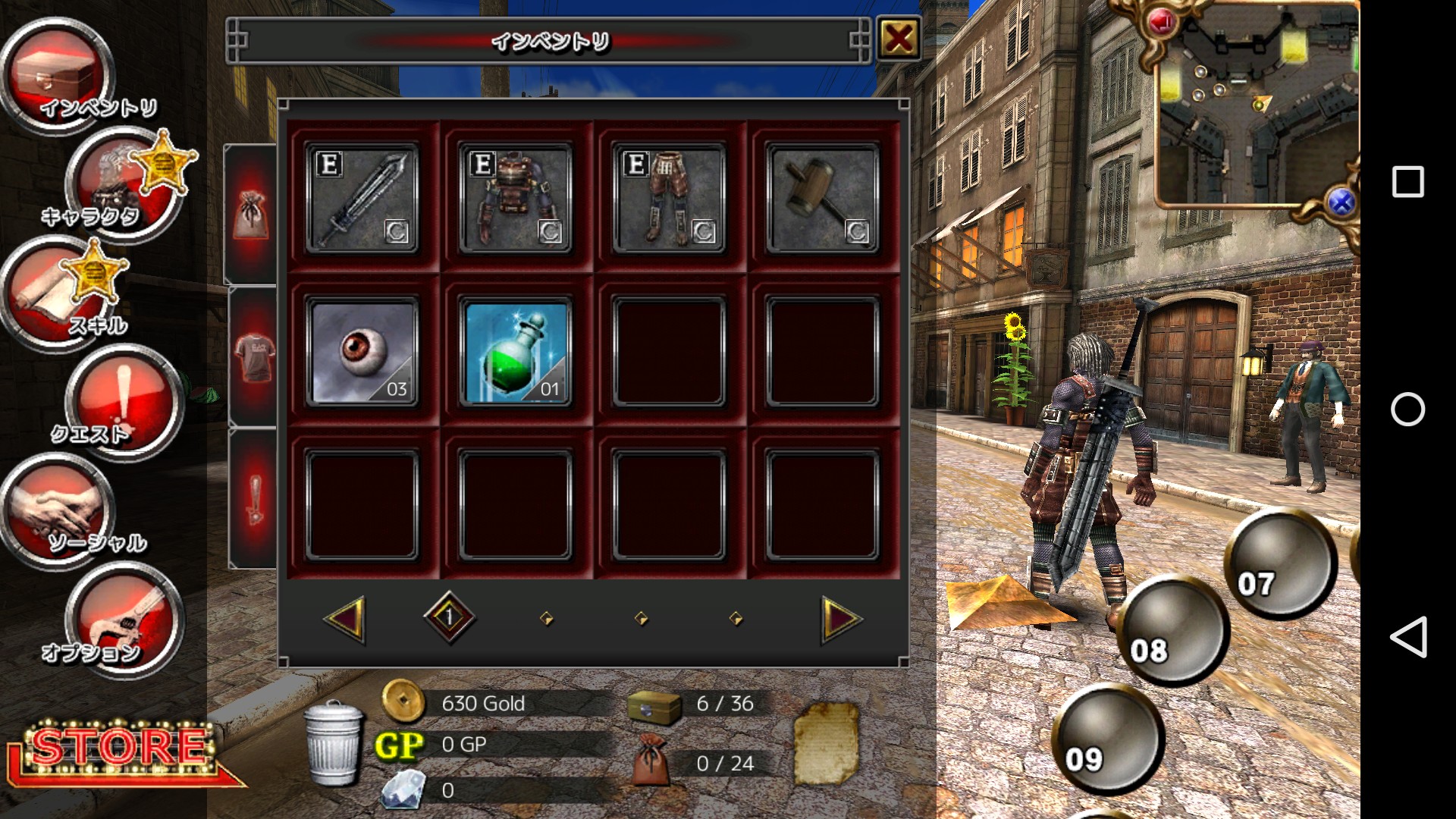Switch to the shirt equipment tab
1456x819 pixels.
[253, 358]
